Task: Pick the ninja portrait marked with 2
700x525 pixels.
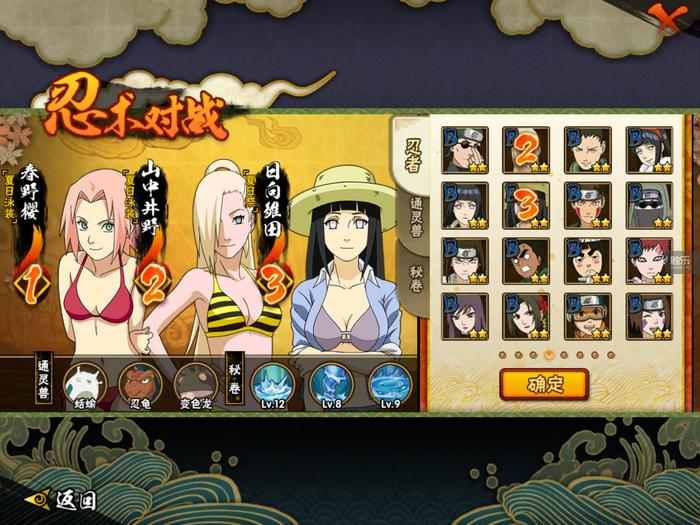Action: click(x=526, y=150)
